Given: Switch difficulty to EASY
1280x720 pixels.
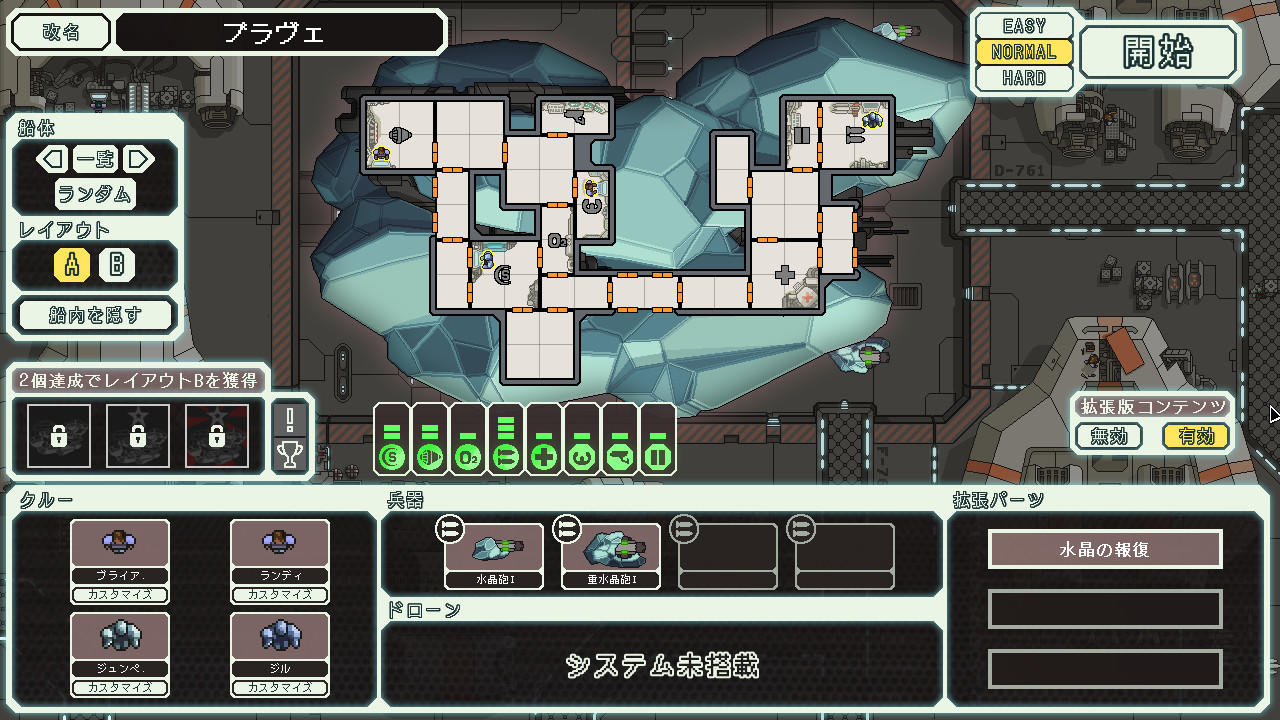Looking at the screenshot, I should tap(1023, 25).
